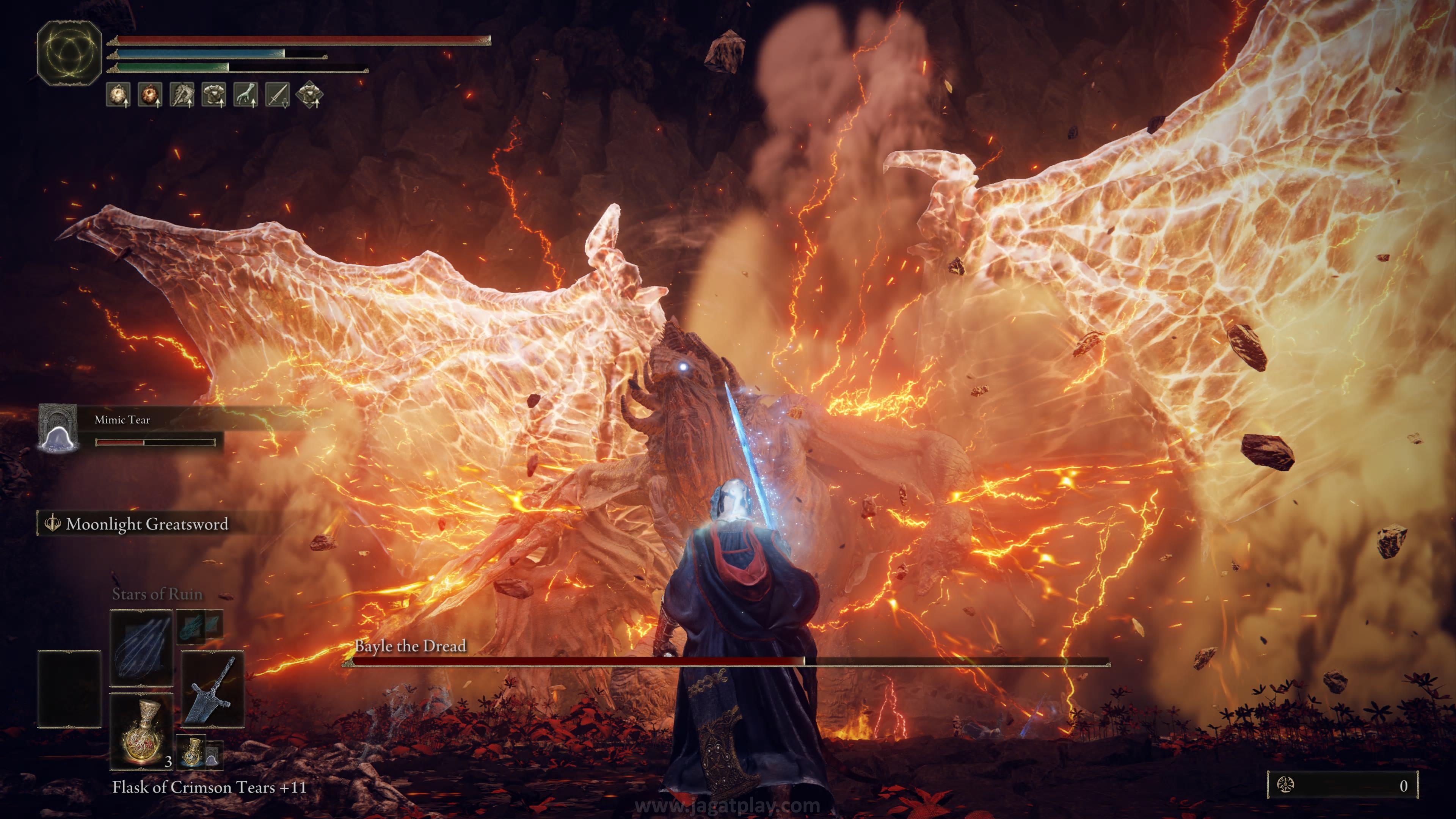Screen dimensions: 1456x819
Task: Click the Mimic Tear summon portrait
Action: click(x=57, y=428)
